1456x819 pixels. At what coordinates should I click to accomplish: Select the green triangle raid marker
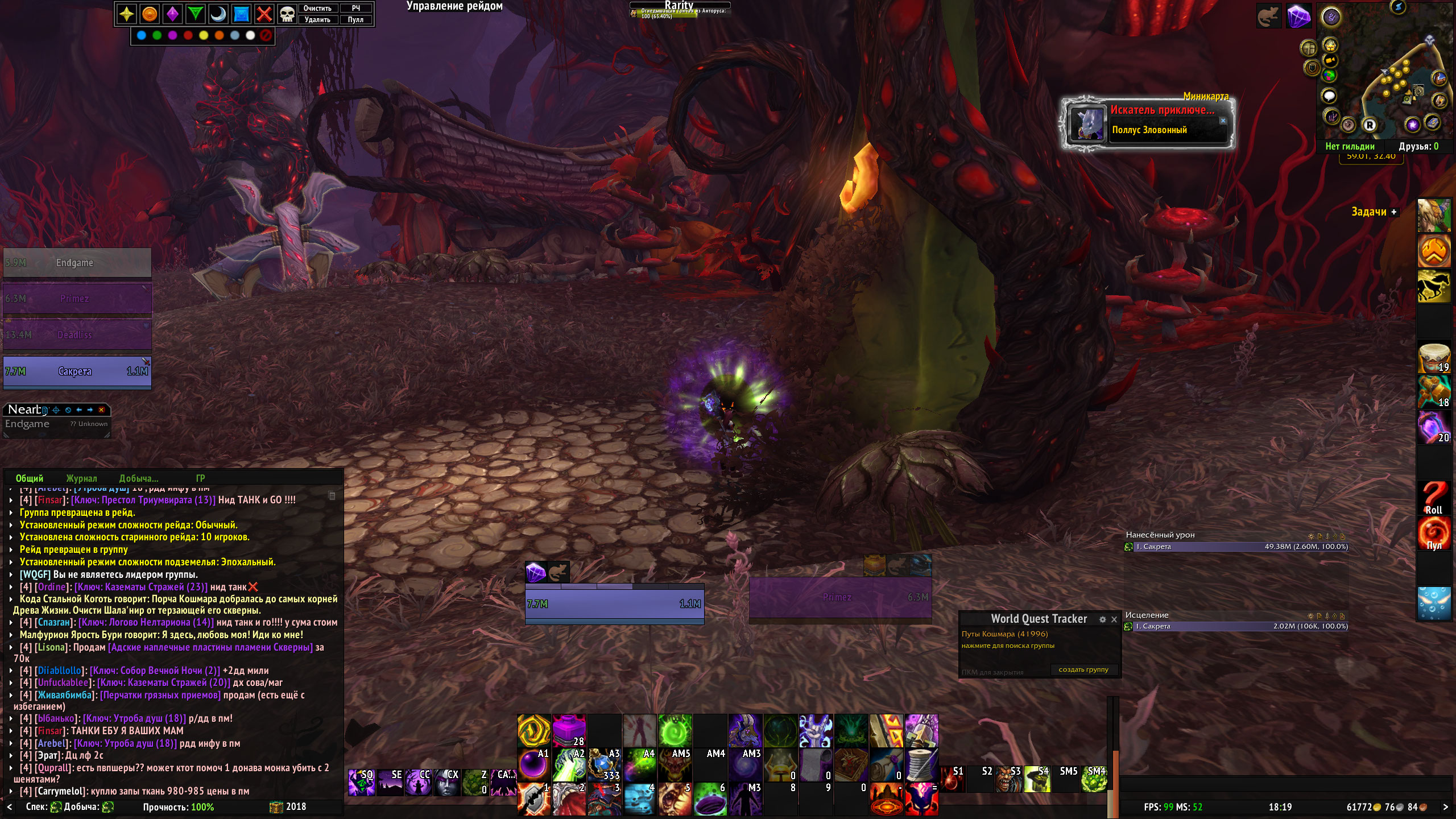pos(195,14)
